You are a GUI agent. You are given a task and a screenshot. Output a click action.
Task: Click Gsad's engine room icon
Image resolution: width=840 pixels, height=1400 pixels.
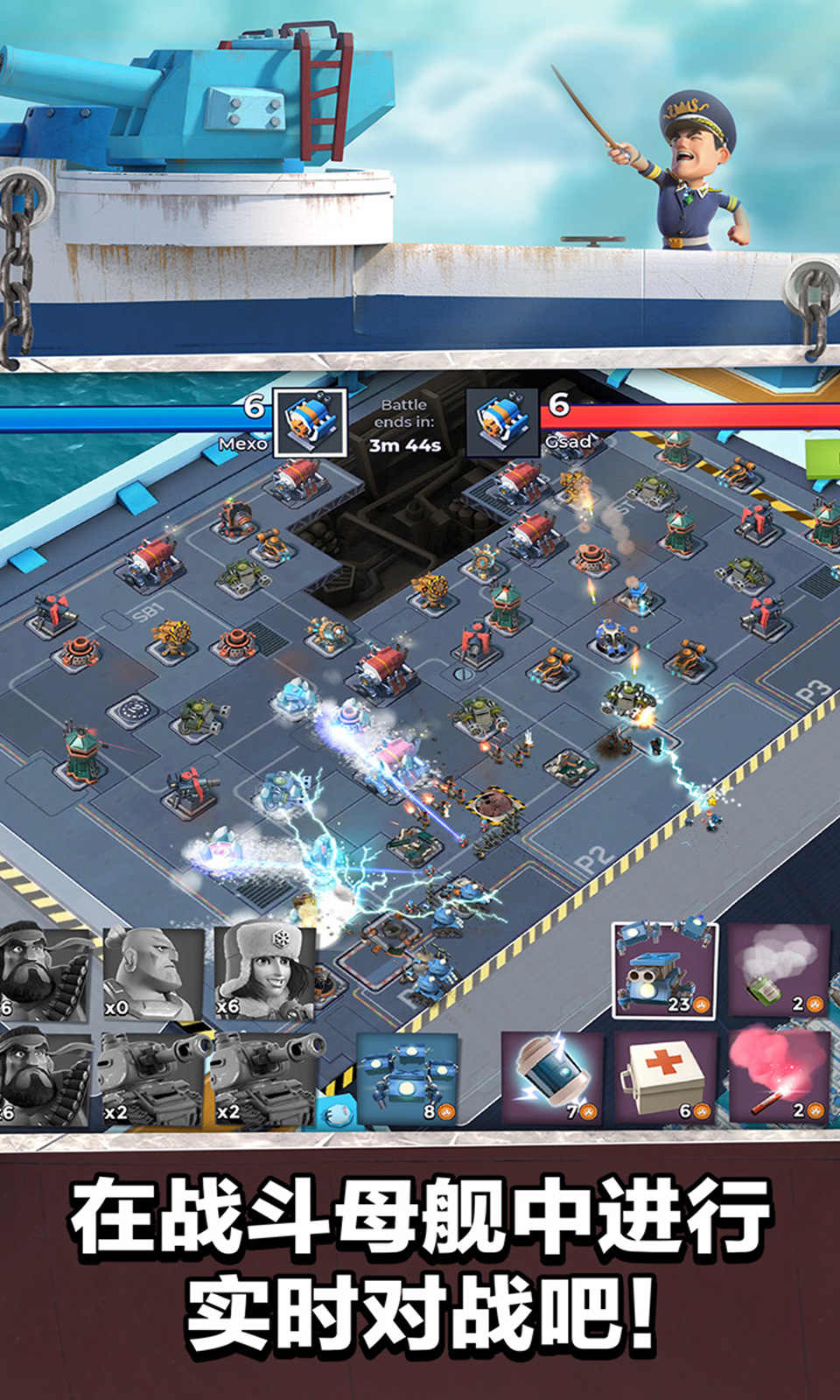pyautogui.click(x=501, y=423)
